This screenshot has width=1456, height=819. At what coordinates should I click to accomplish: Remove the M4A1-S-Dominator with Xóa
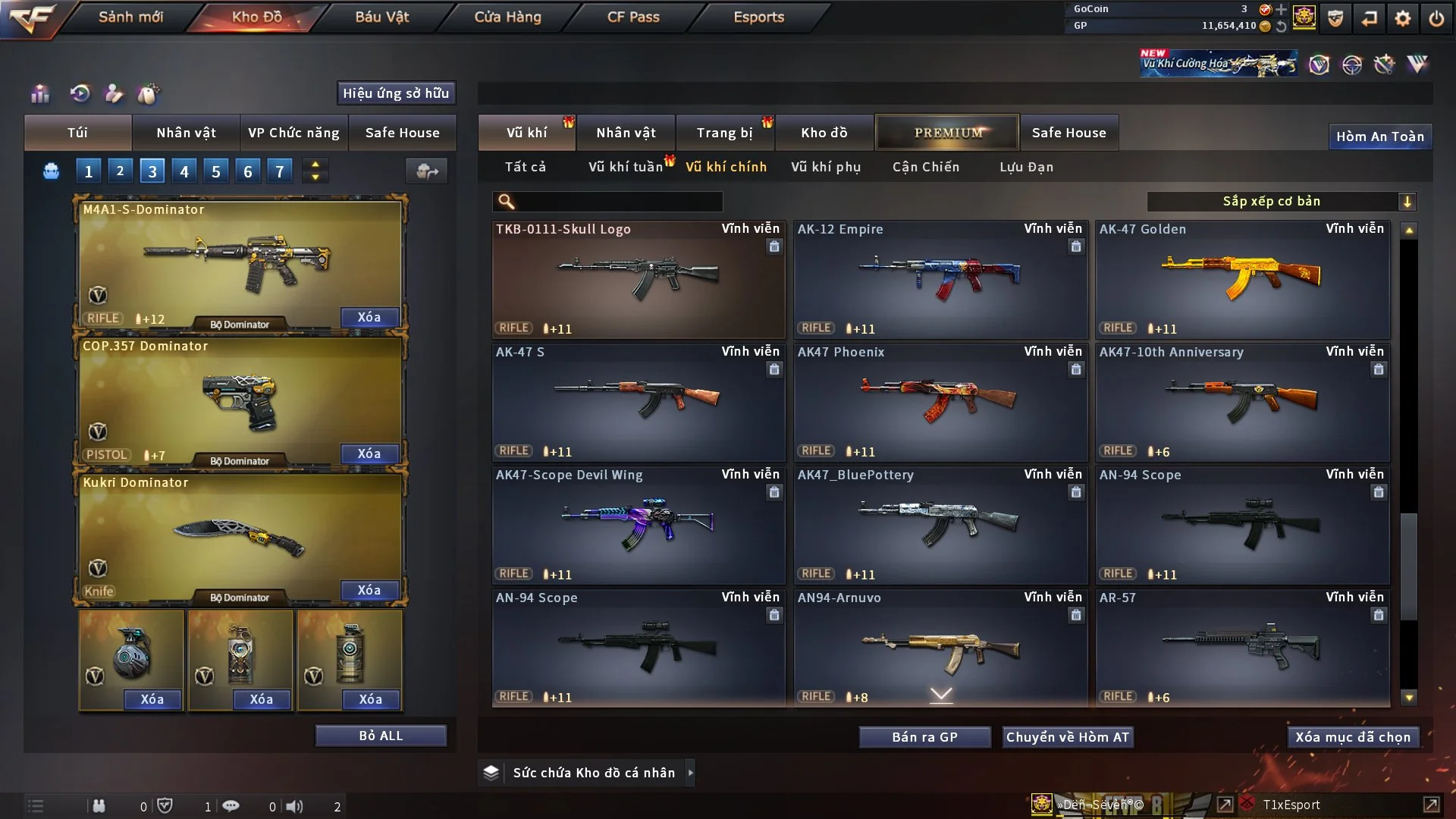[x=369, y=317]
